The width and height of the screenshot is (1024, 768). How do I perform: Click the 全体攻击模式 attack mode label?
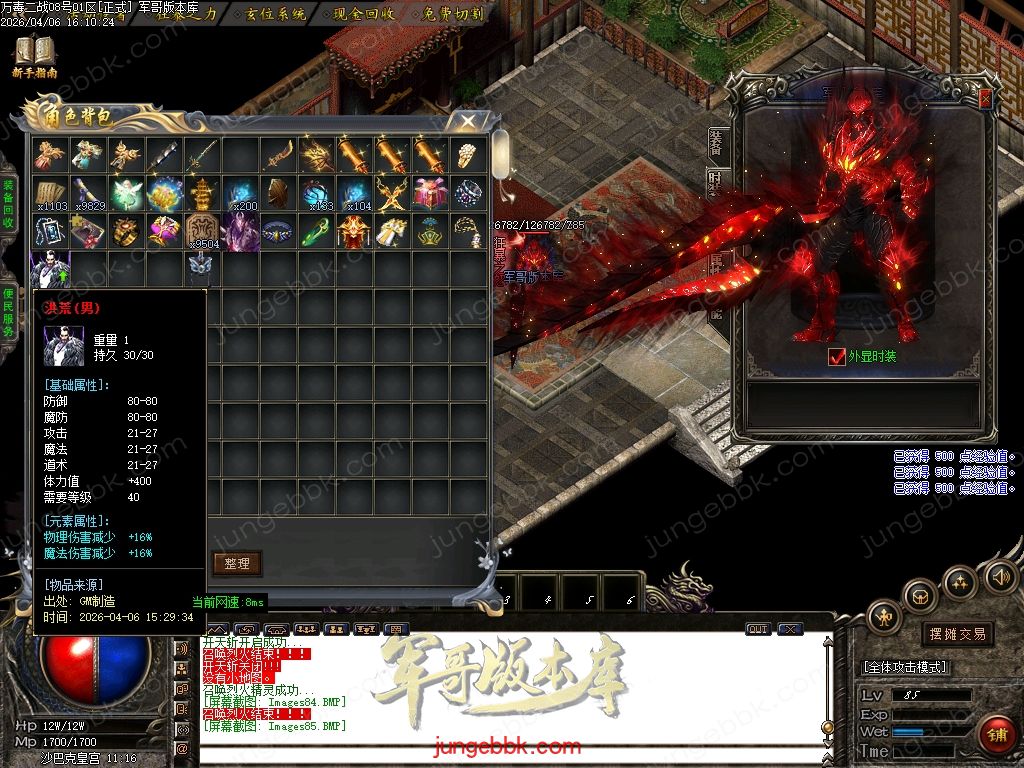click(906, 667)
